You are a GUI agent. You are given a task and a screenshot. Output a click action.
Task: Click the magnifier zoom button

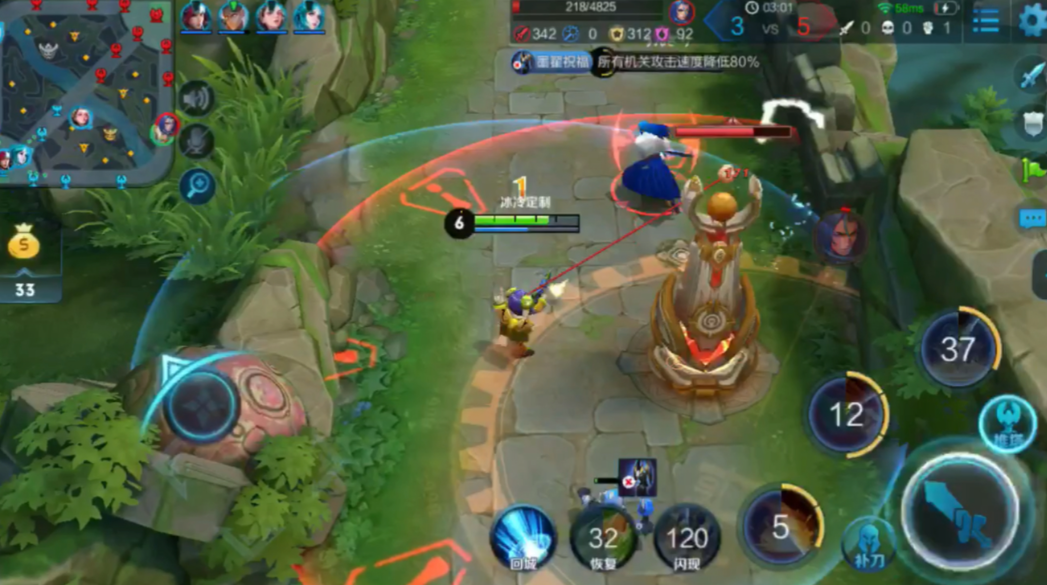tap(197, 186)
